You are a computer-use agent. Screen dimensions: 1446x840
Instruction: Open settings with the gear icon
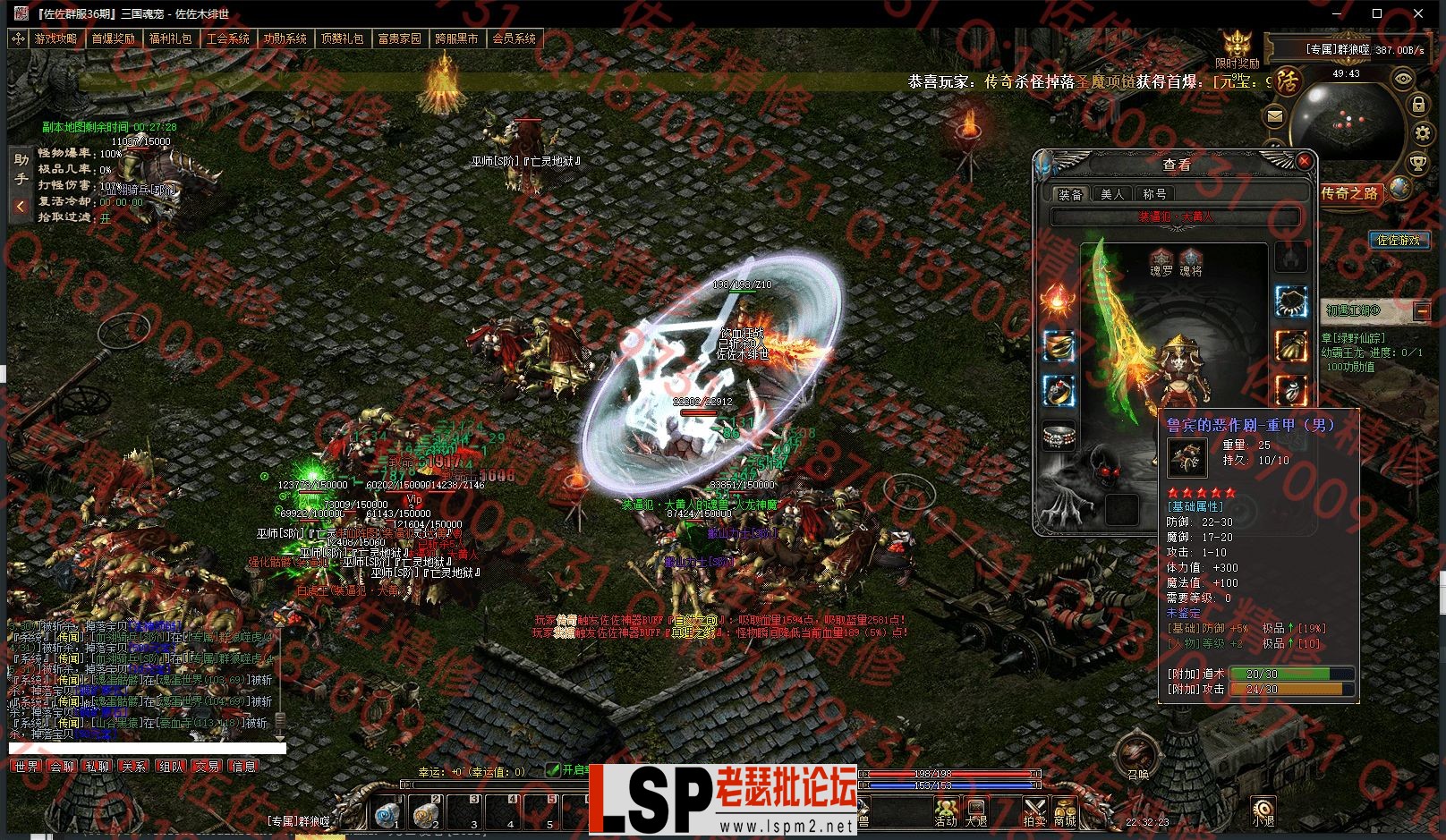click(x=1423, y=134)
